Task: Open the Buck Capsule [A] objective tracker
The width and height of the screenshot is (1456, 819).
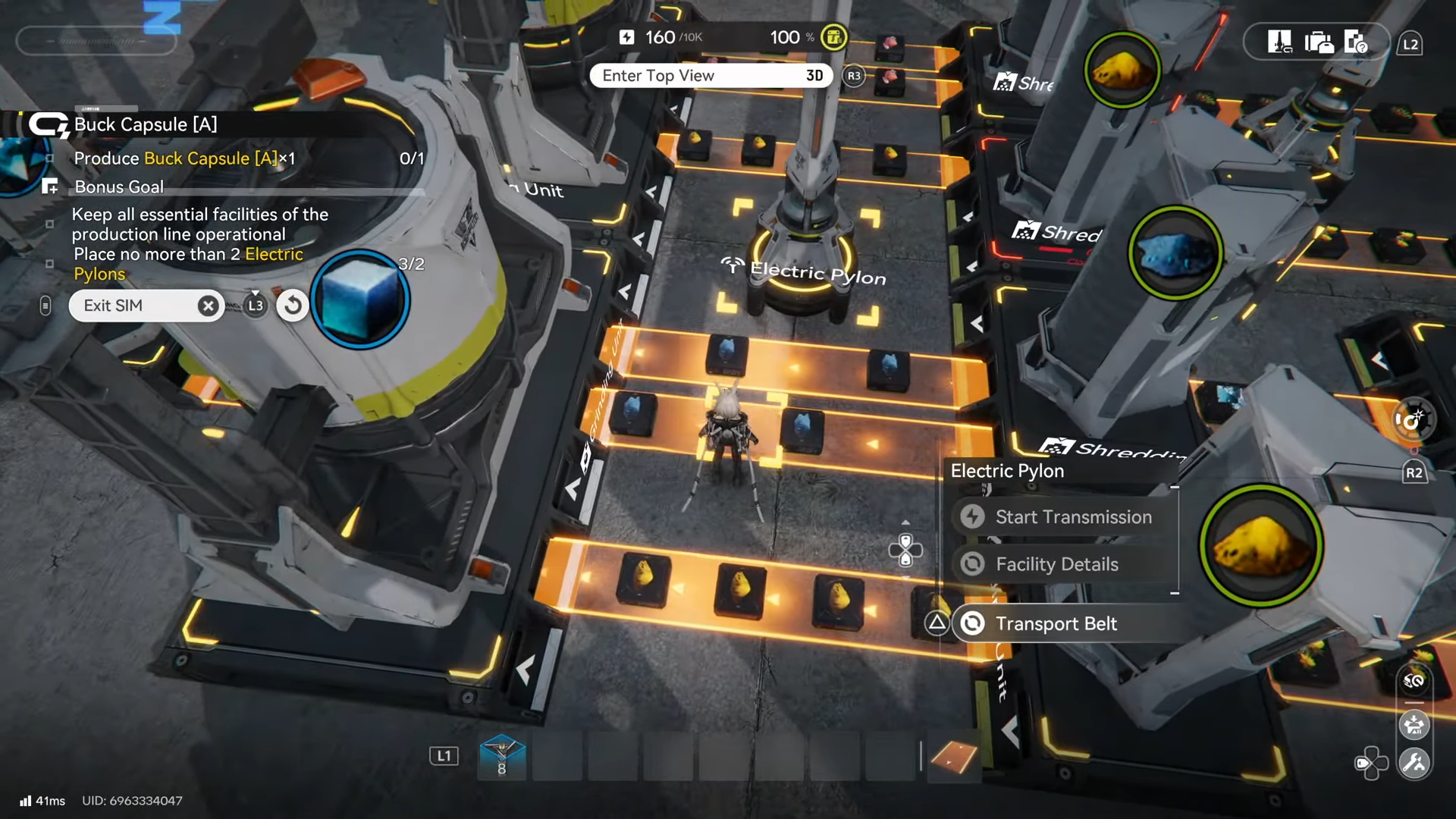Action: tap(144, 124)
